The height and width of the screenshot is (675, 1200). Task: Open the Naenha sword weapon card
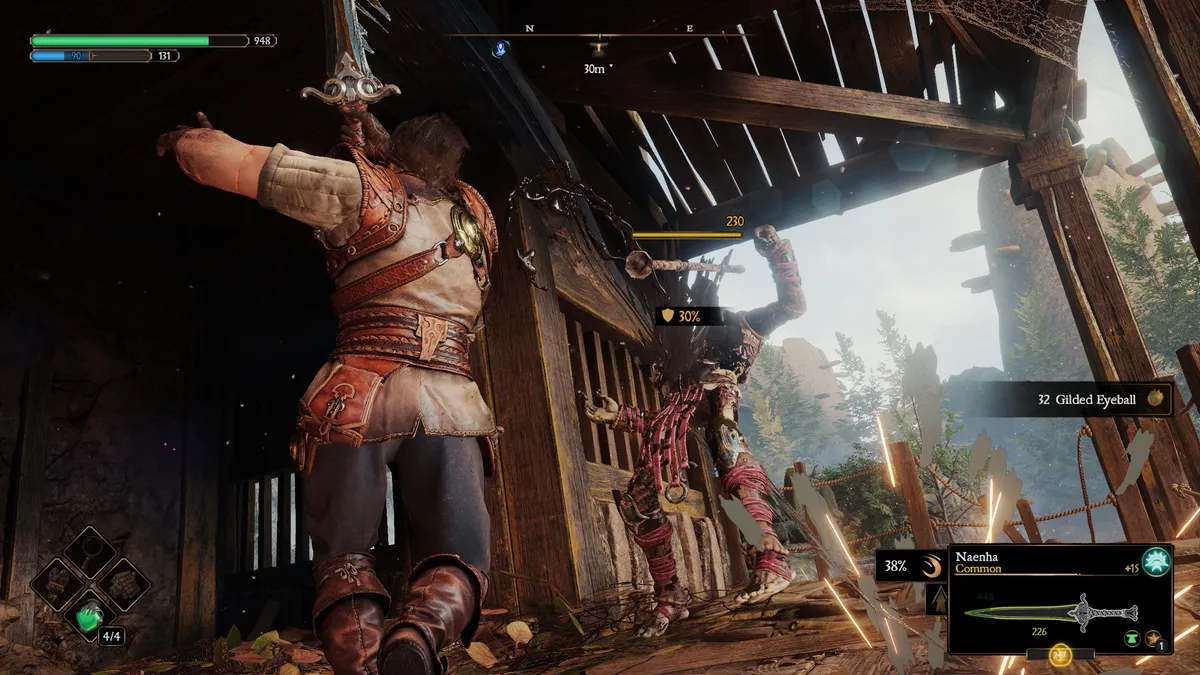point(1060,600)
